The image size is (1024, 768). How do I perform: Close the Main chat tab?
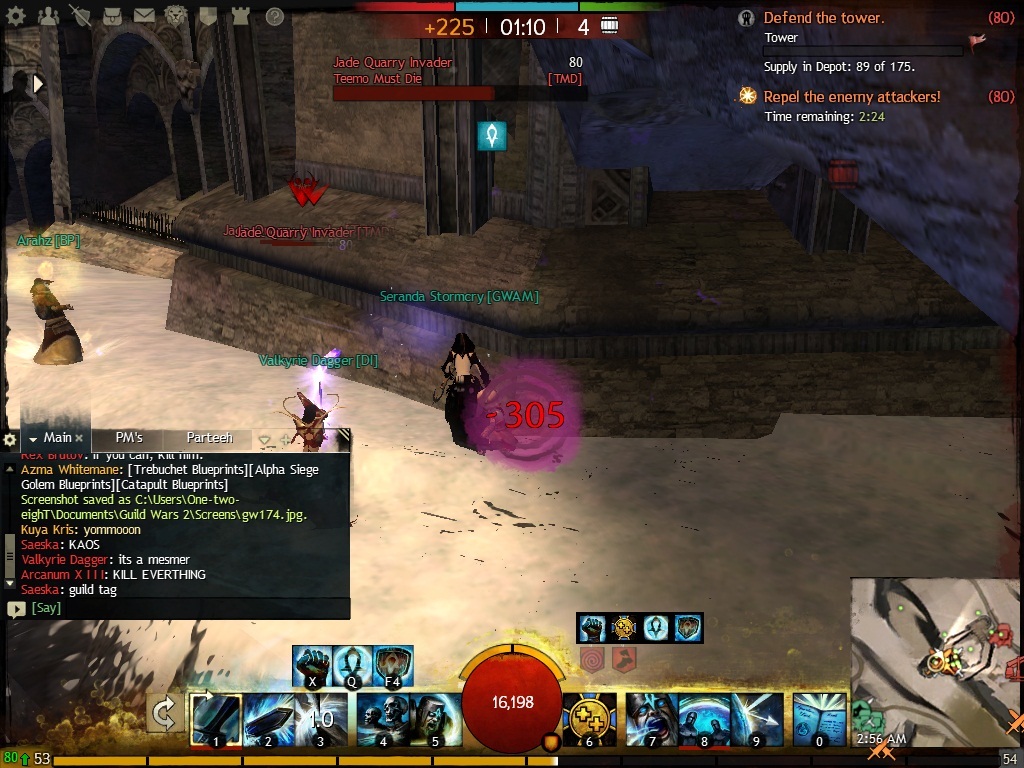click(80, 439)
